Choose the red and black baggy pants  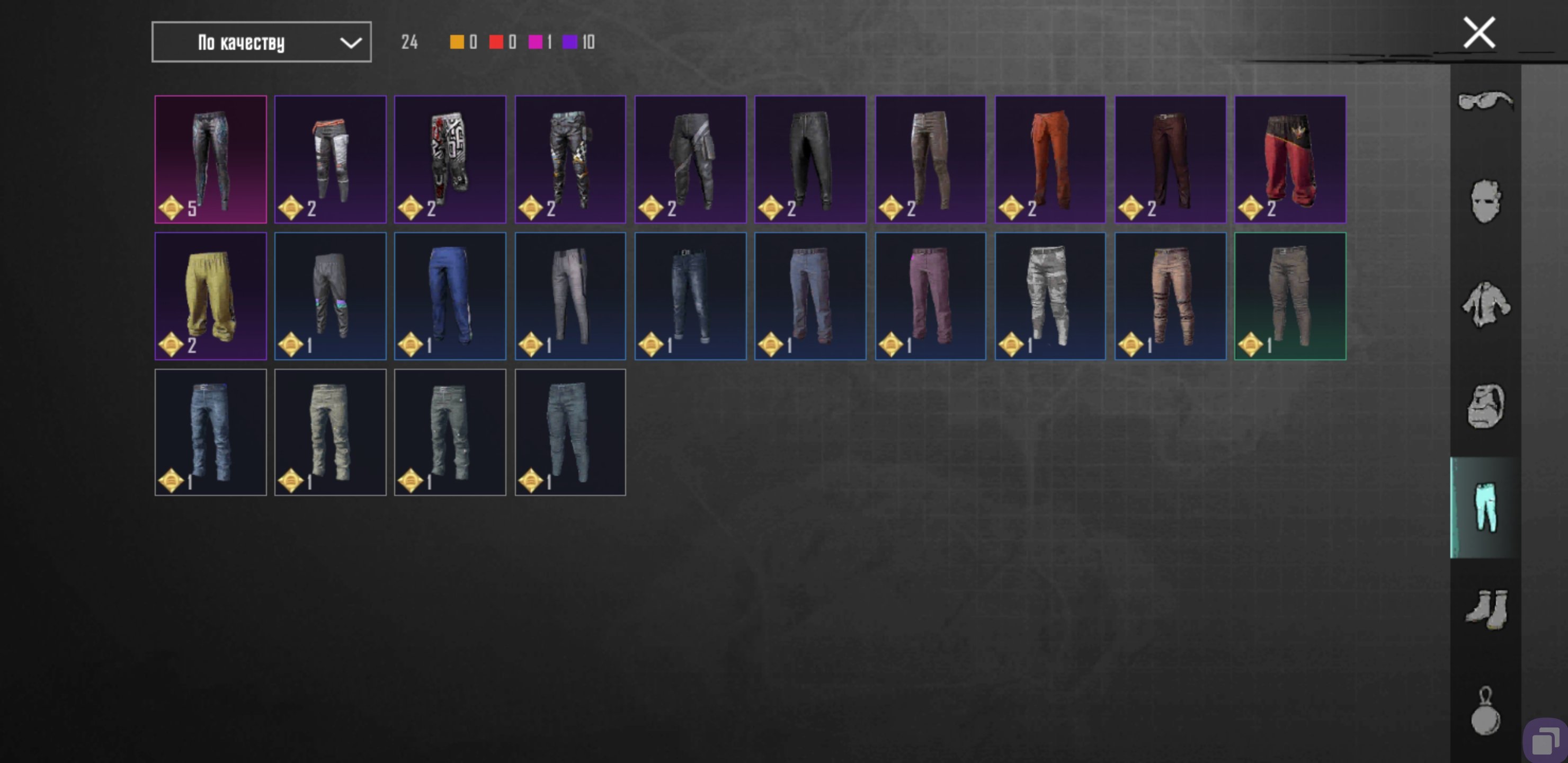pyautogui.click(x=1290, y=159)
